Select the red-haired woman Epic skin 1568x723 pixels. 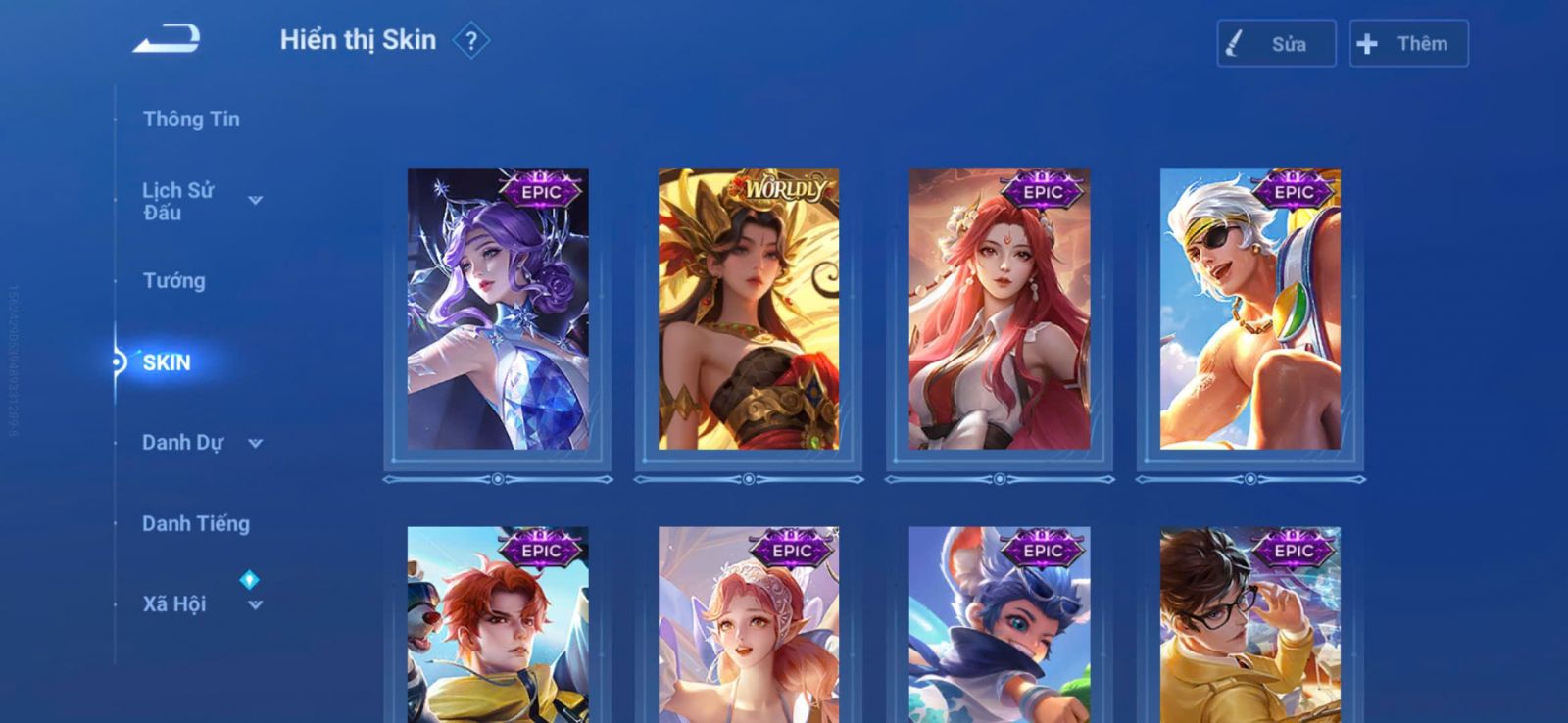(x=1000, y=309)
